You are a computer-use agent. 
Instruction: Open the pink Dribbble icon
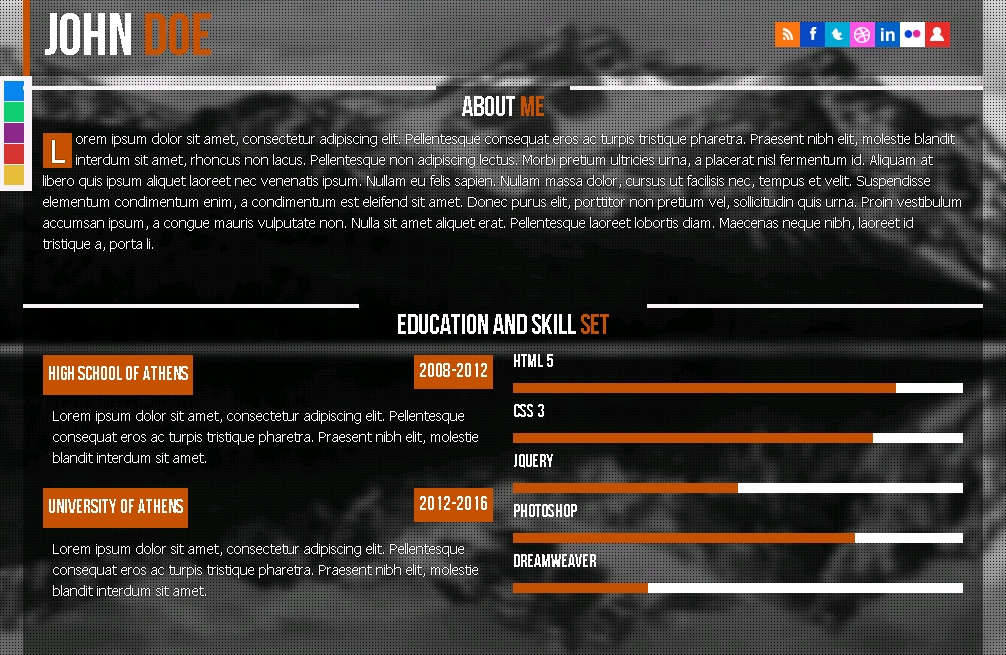tap(862, 35)
